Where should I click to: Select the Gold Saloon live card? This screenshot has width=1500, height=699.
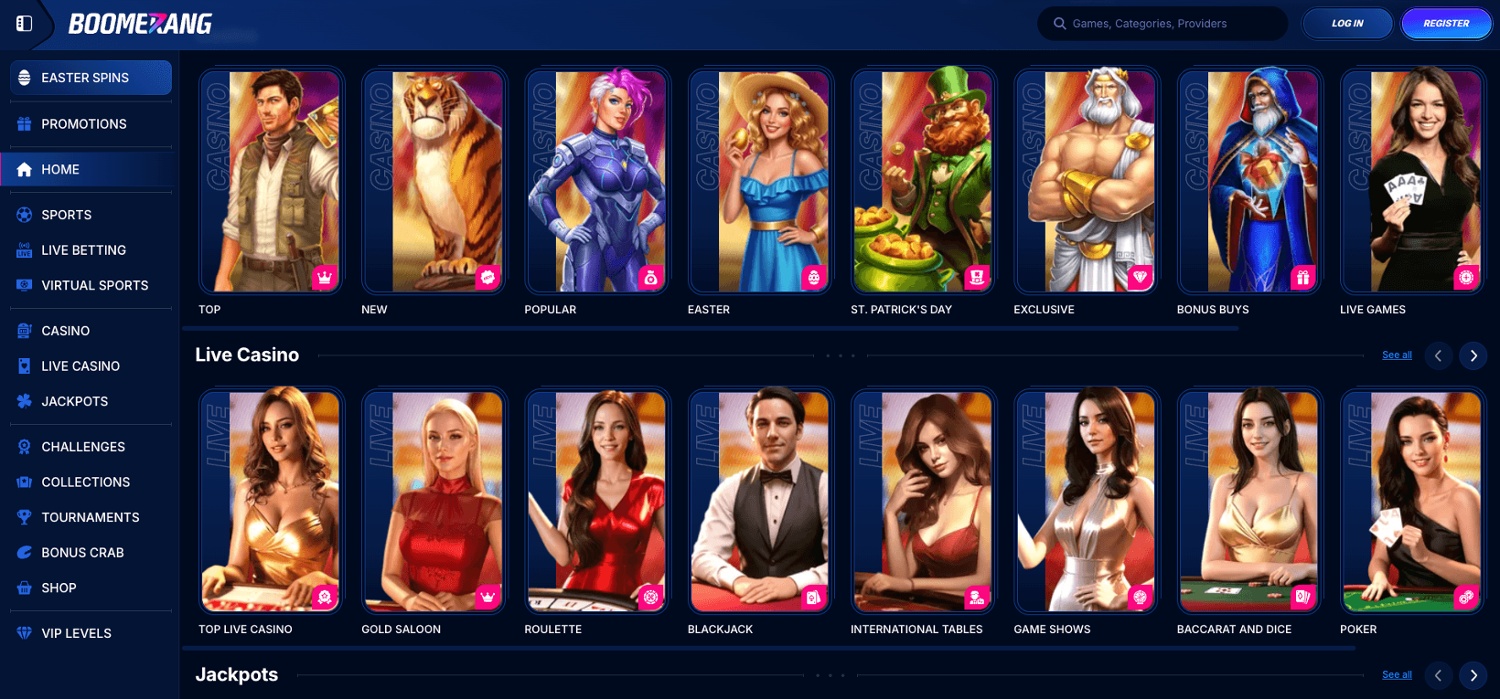(x=433, y=500)
